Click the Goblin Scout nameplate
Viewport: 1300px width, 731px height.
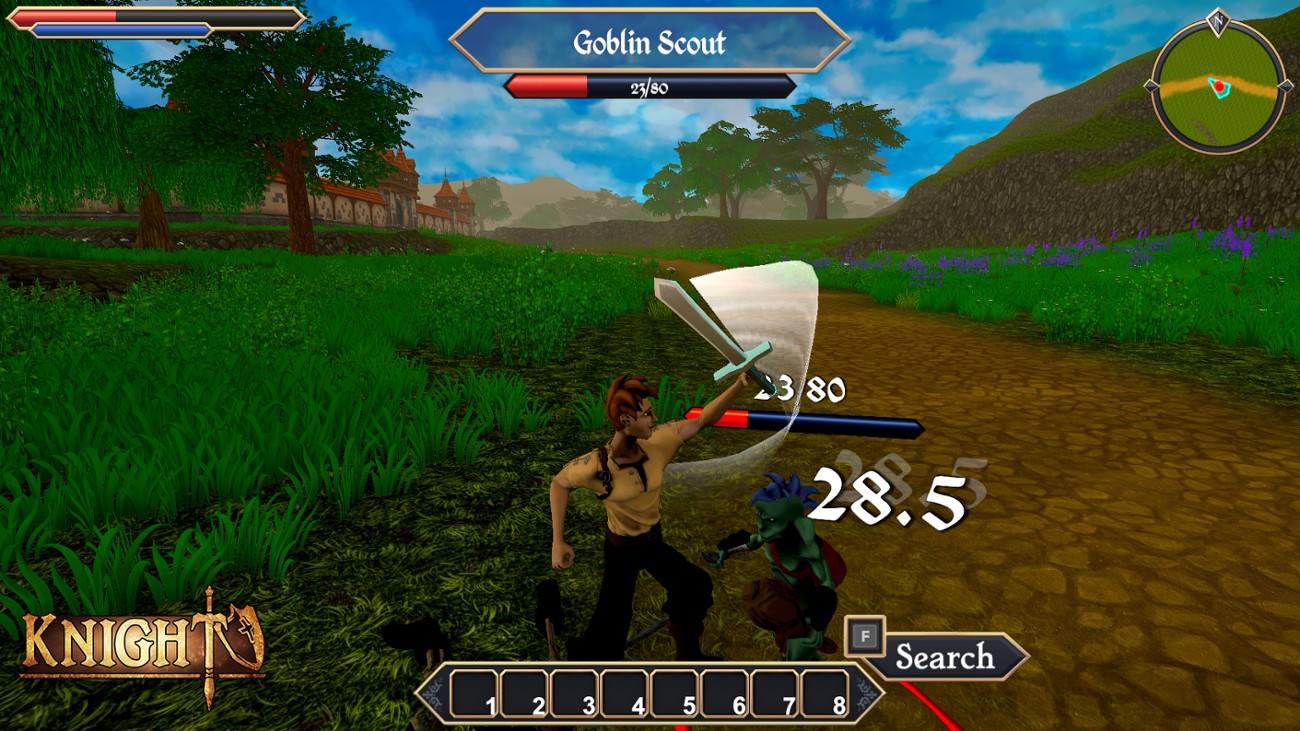[651, 42]
